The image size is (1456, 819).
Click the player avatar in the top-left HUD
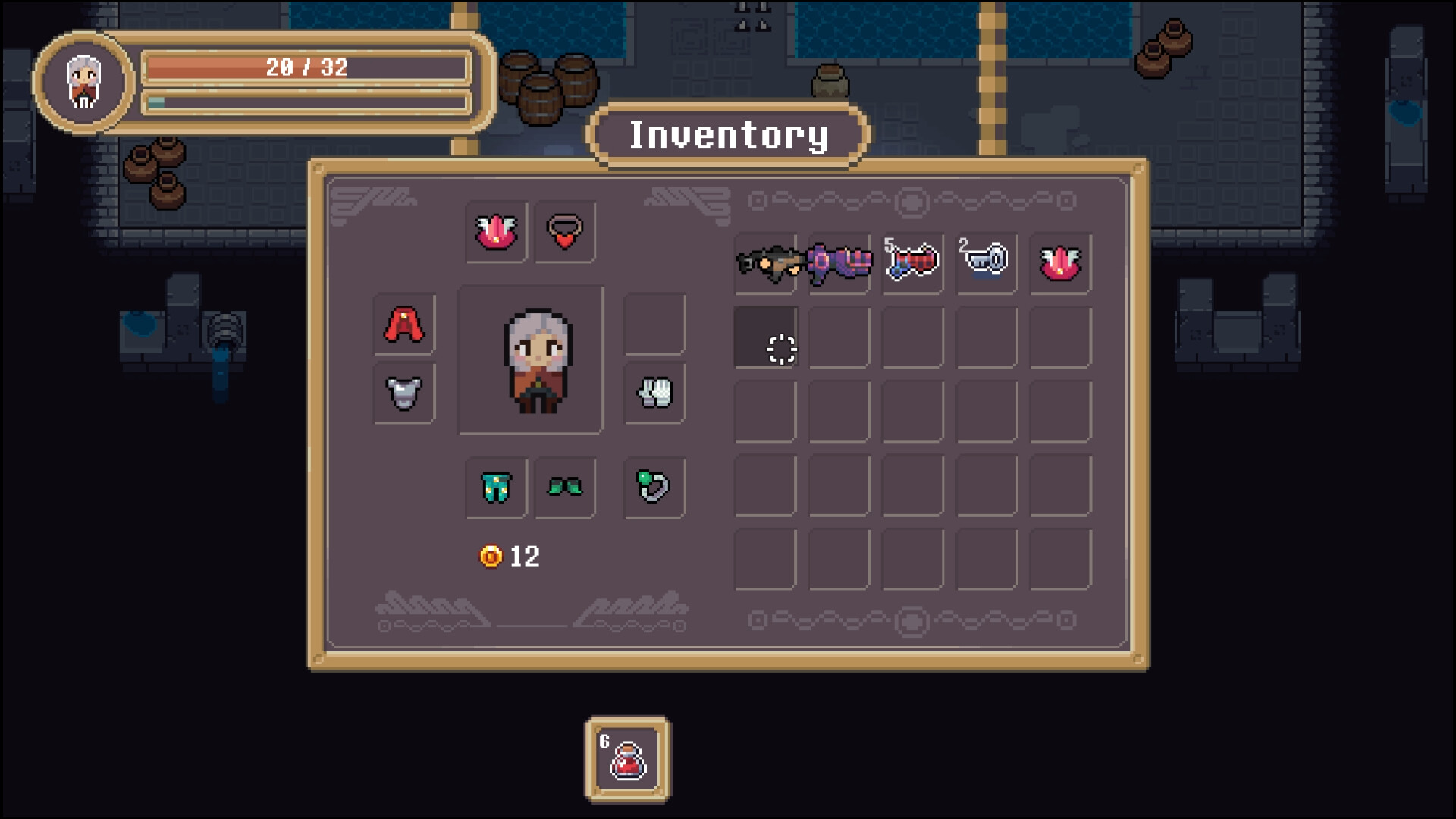[x=83, y=81]
